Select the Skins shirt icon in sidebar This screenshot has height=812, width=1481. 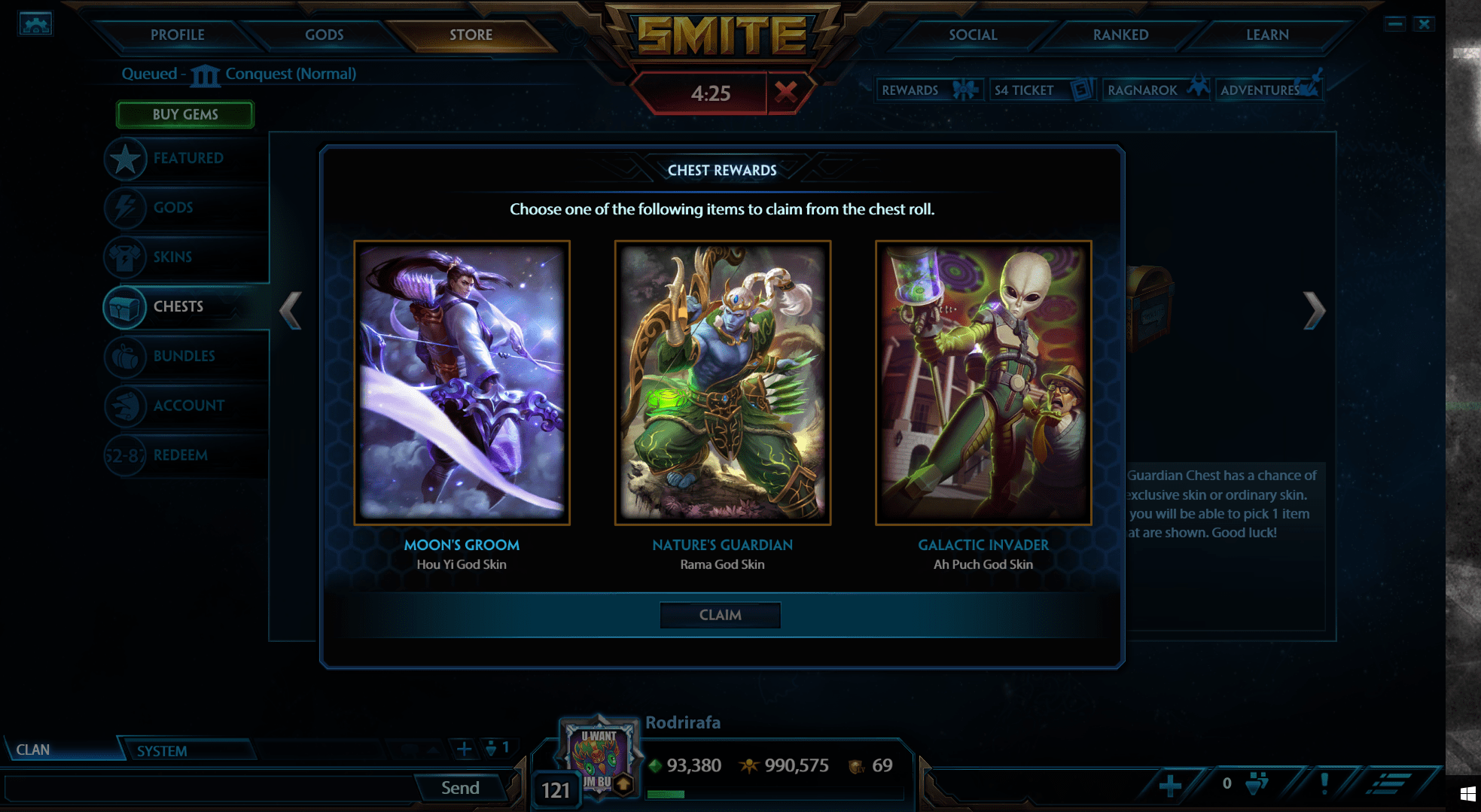coord(126,257)
